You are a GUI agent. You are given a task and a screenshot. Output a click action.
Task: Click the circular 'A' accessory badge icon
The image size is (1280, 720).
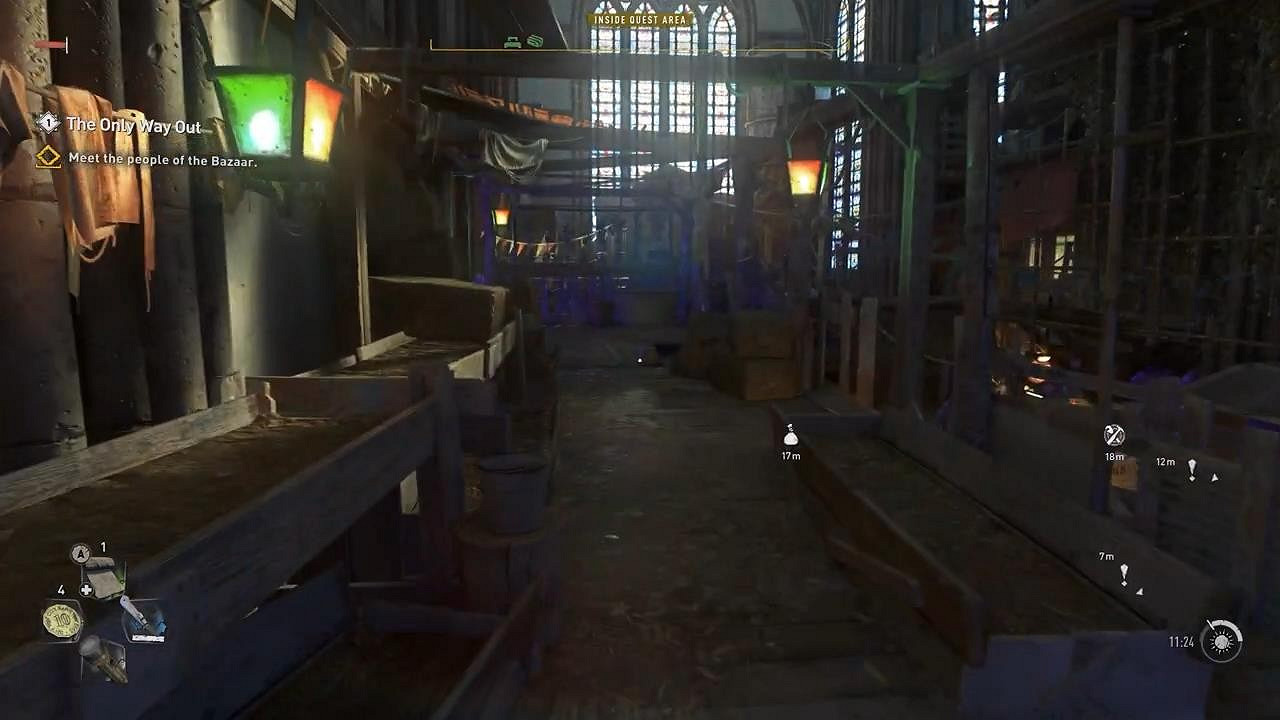80,550
